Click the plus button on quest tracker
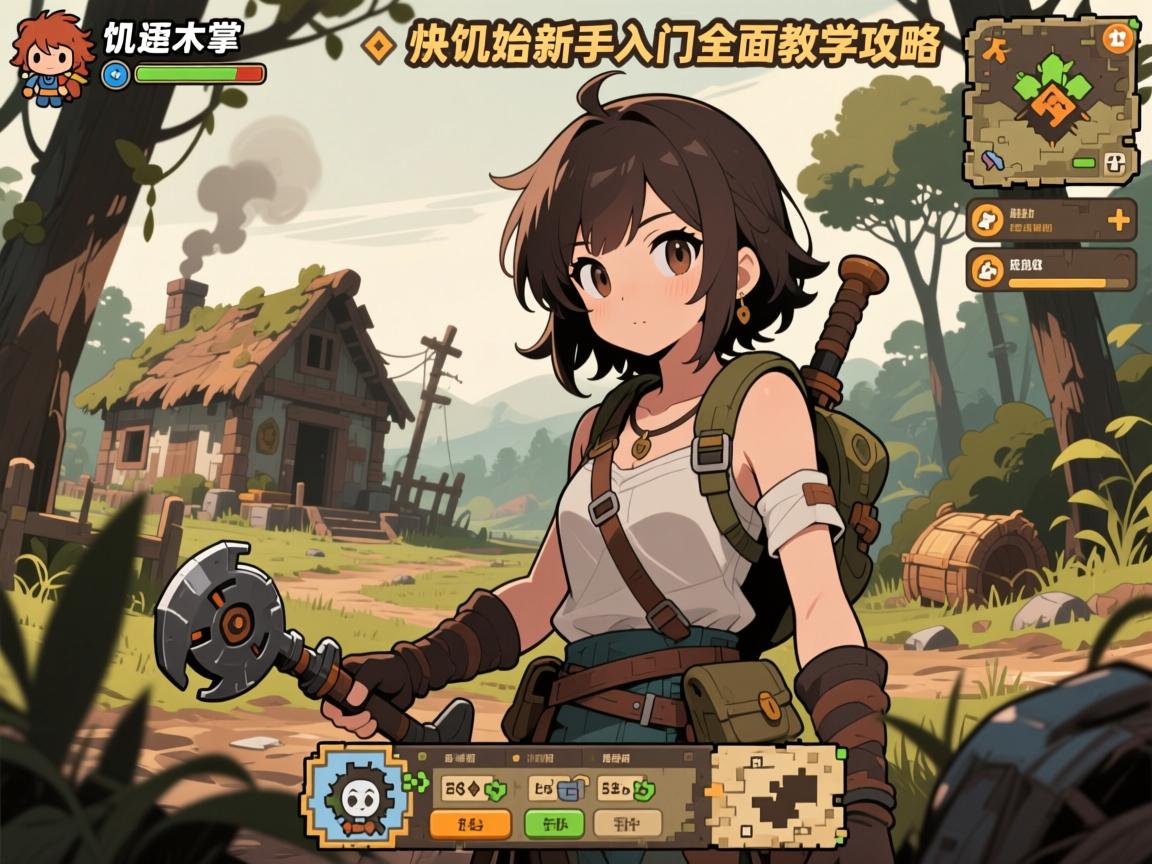This screenshot has width=1152, height=864. [x=1120, y=220]
